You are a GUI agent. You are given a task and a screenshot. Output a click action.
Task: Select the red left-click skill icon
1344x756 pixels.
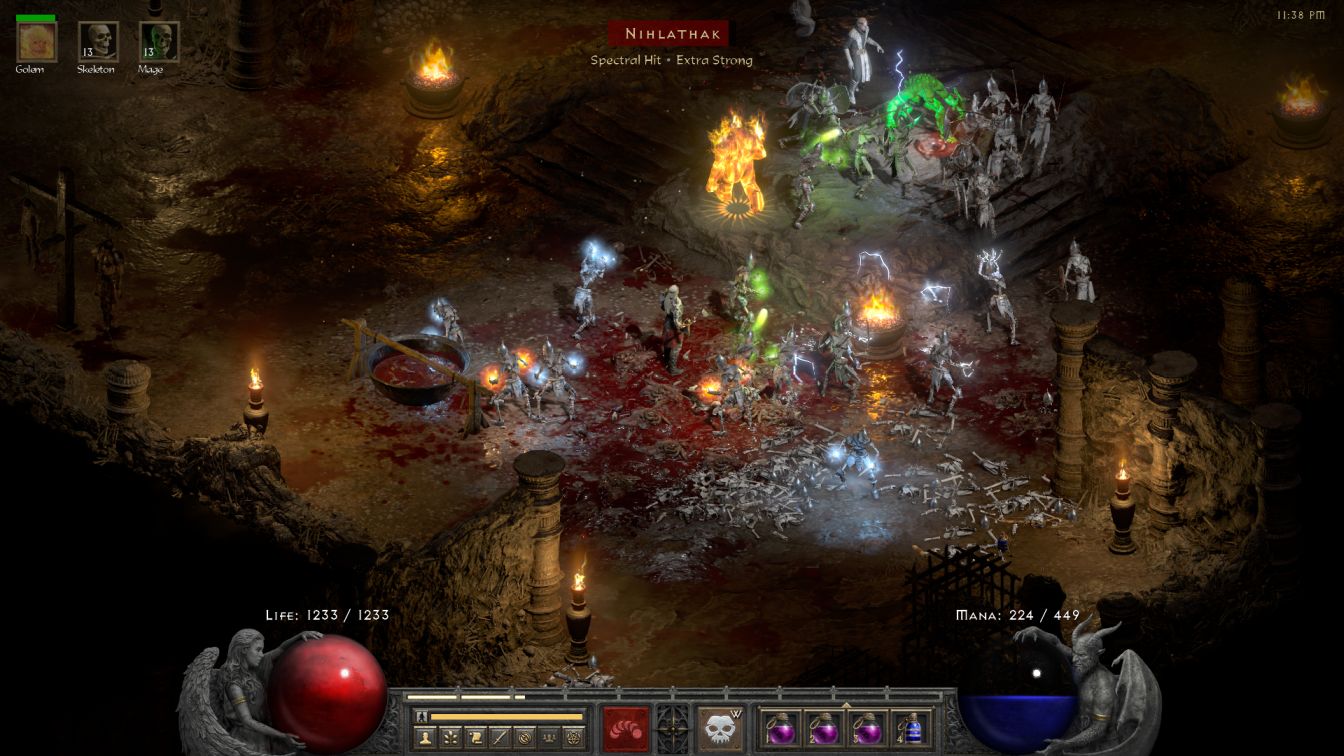pyautogui.click(x=625, y=728)
